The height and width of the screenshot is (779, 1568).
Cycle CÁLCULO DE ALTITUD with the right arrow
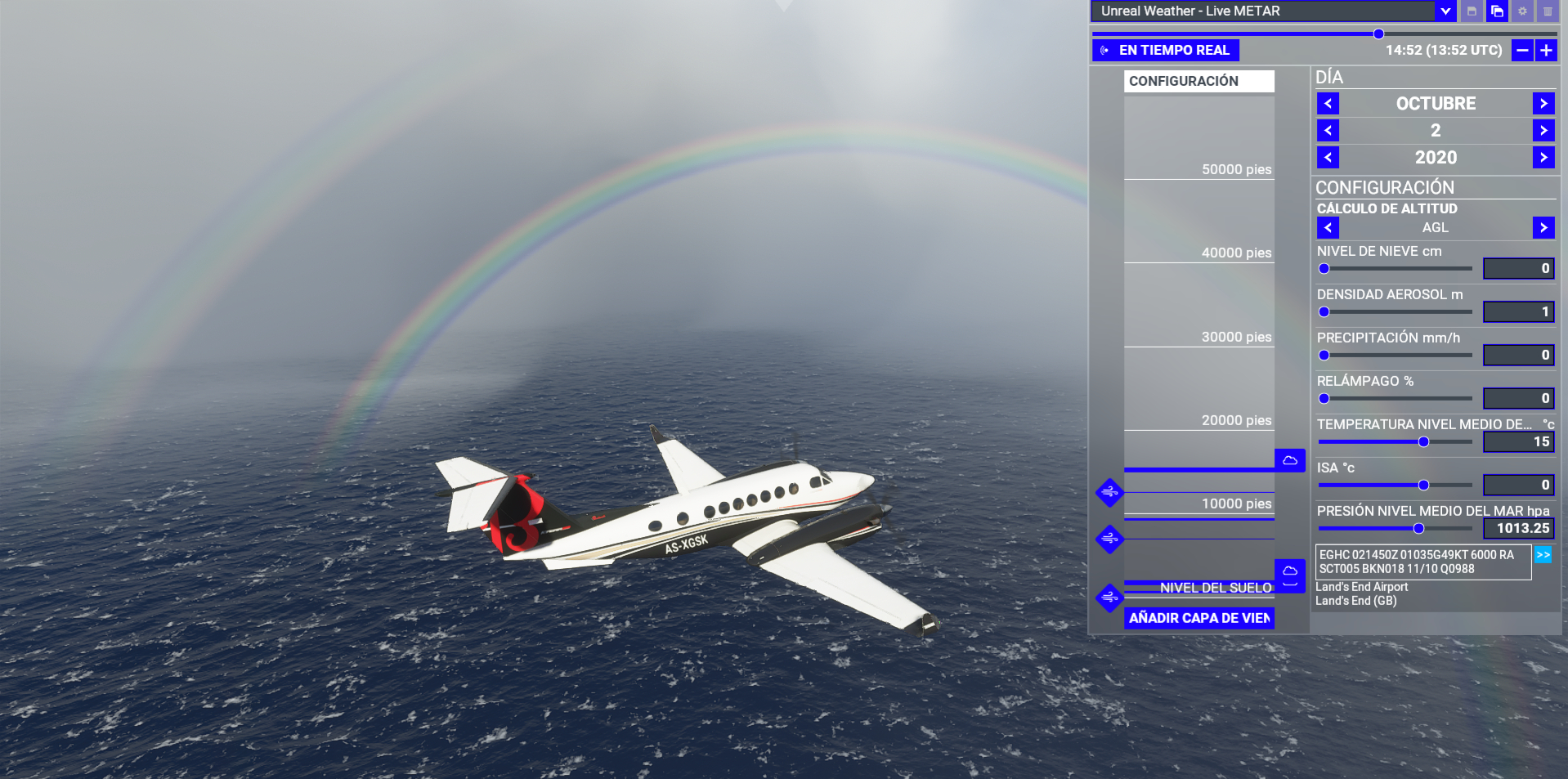[1543, 227]
